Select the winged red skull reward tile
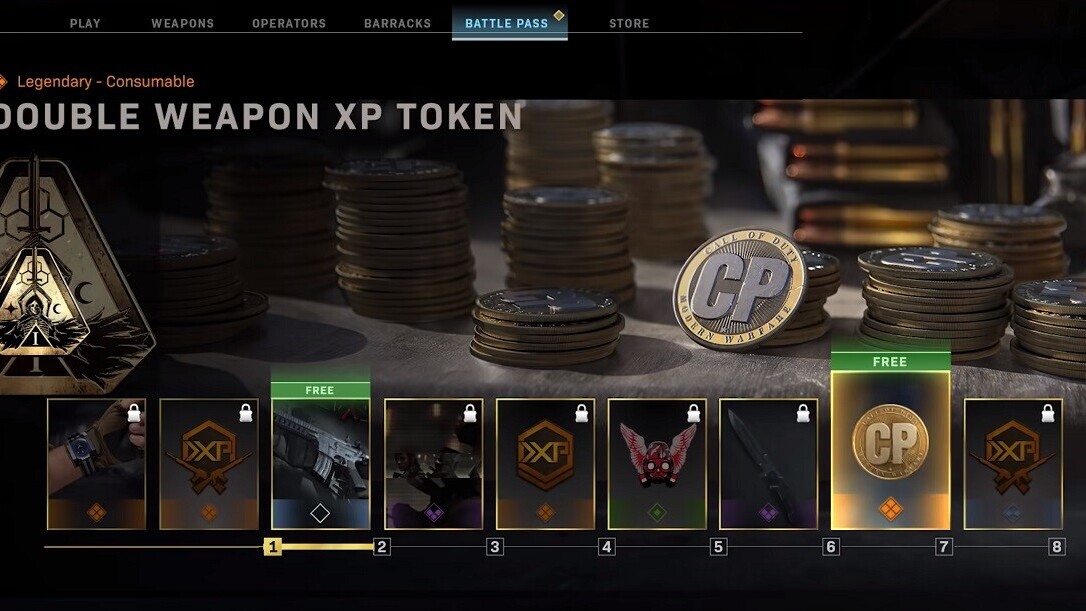This screenshot has width=1086, height=611. pos(657,463)
